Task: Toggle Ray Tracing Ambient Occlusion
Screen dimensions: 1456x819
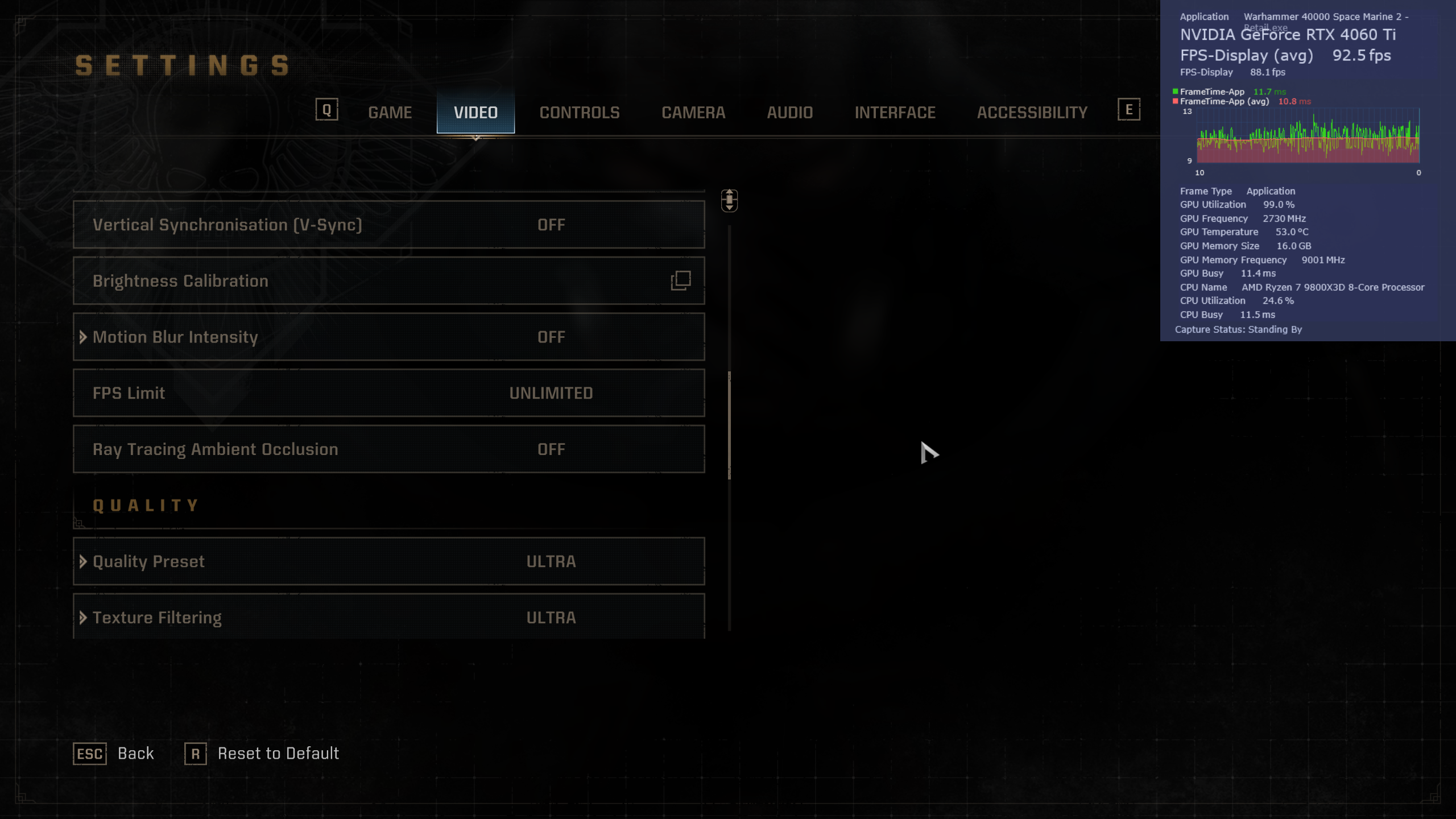Action: (389, 449)
